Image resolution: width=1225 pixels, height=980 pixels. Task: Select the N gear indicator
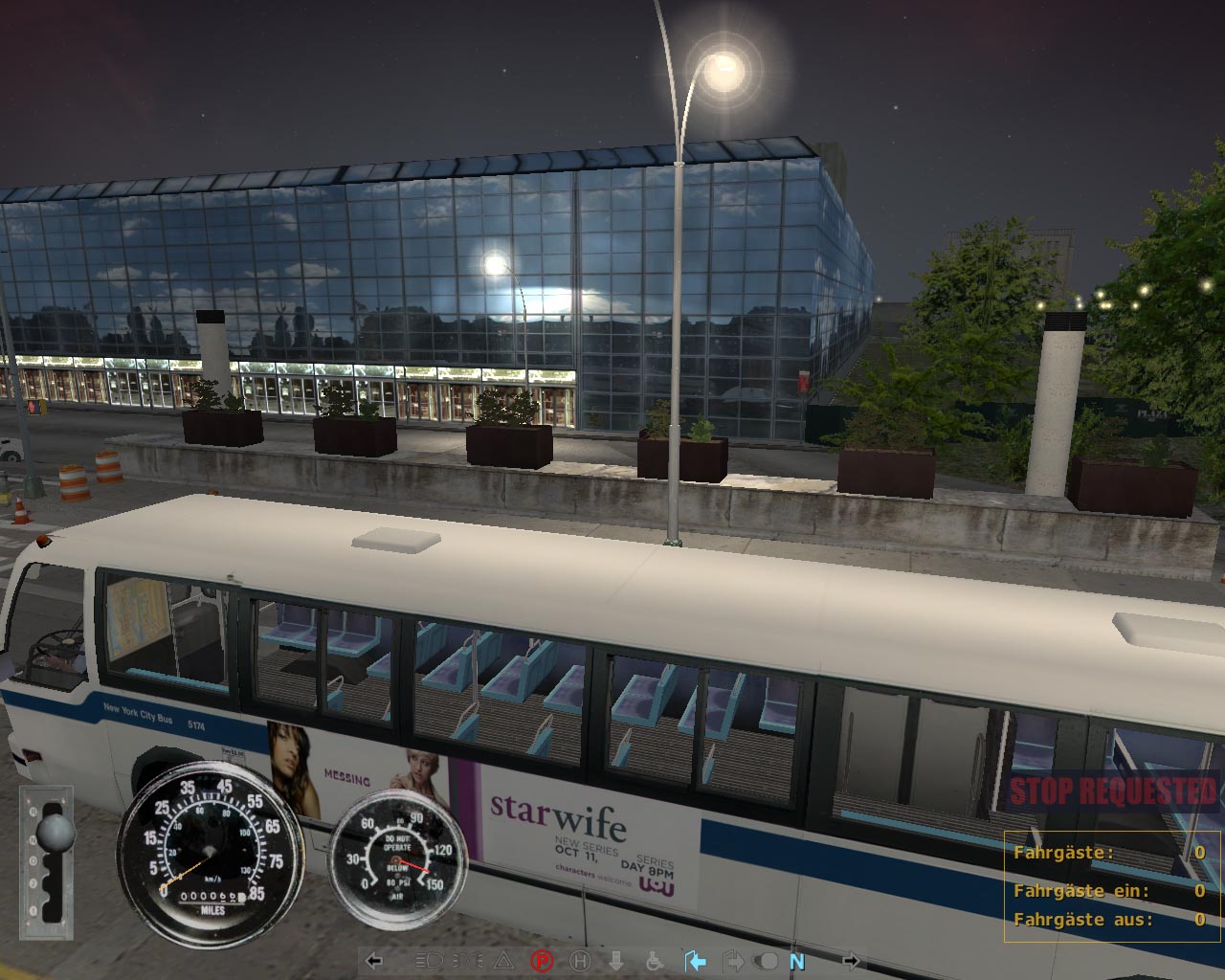coord(797,962)
